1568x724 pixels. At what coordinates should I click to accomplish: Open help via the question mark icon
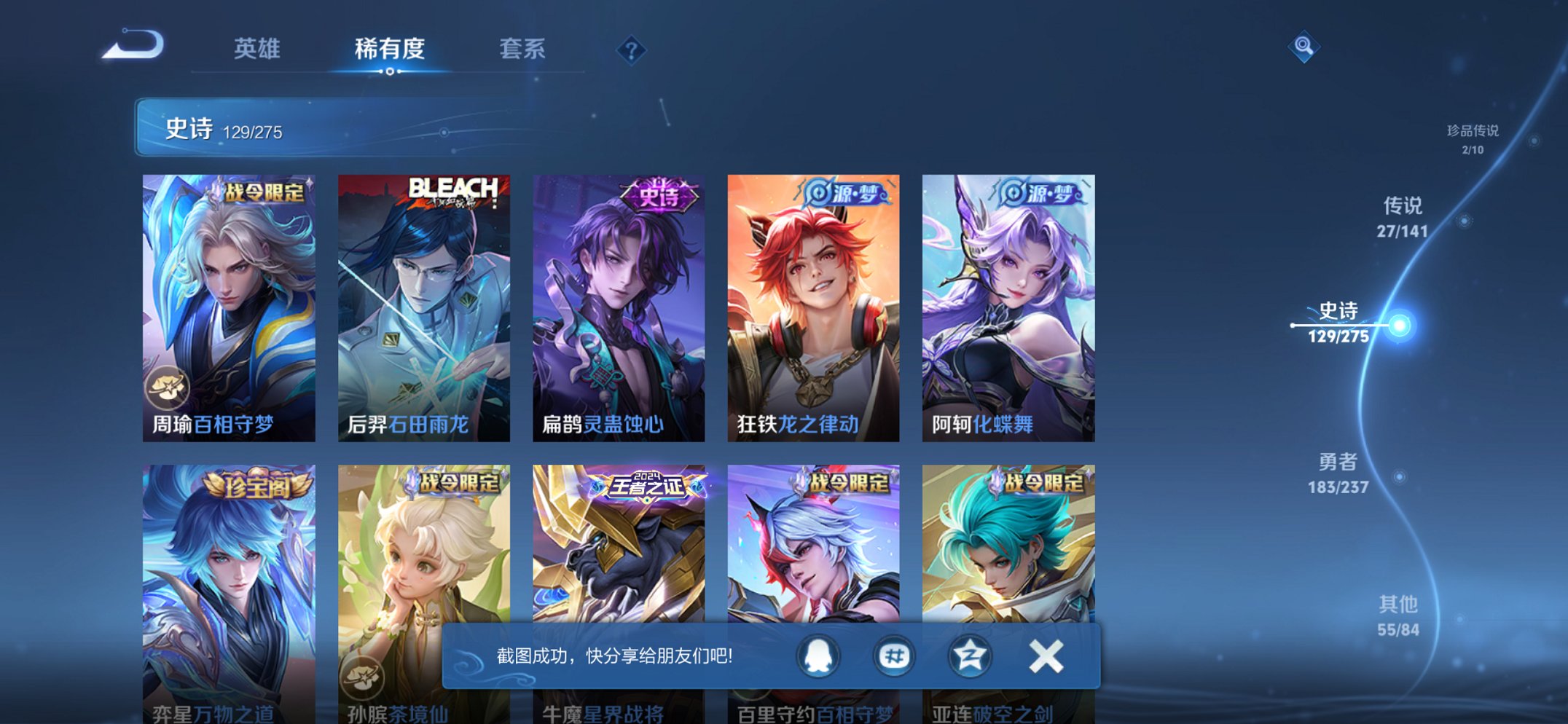[631, 49]
